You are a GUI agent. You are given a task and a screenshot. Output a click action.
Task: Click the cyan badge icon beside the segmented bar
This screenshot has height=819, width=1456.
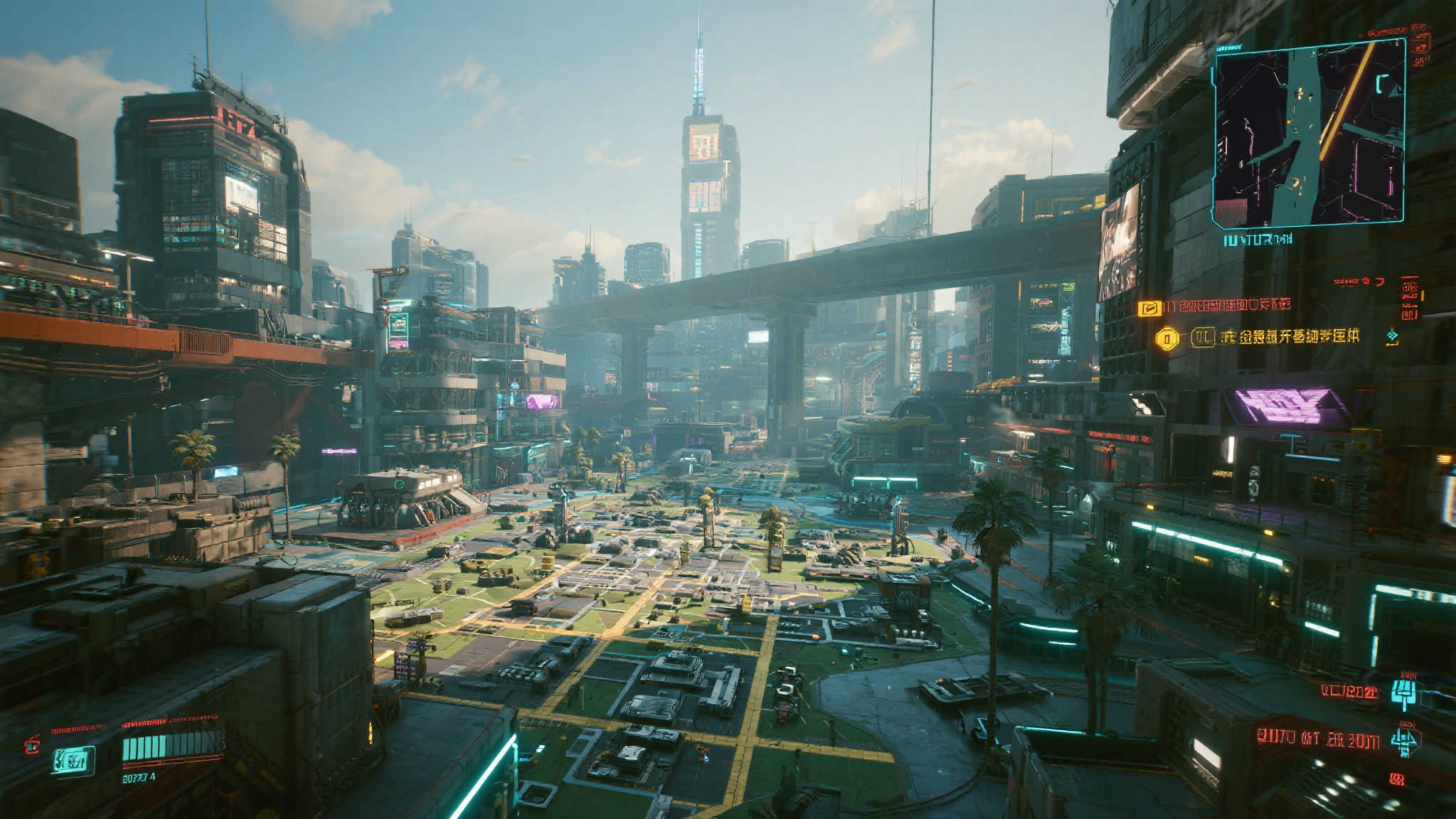73,760
